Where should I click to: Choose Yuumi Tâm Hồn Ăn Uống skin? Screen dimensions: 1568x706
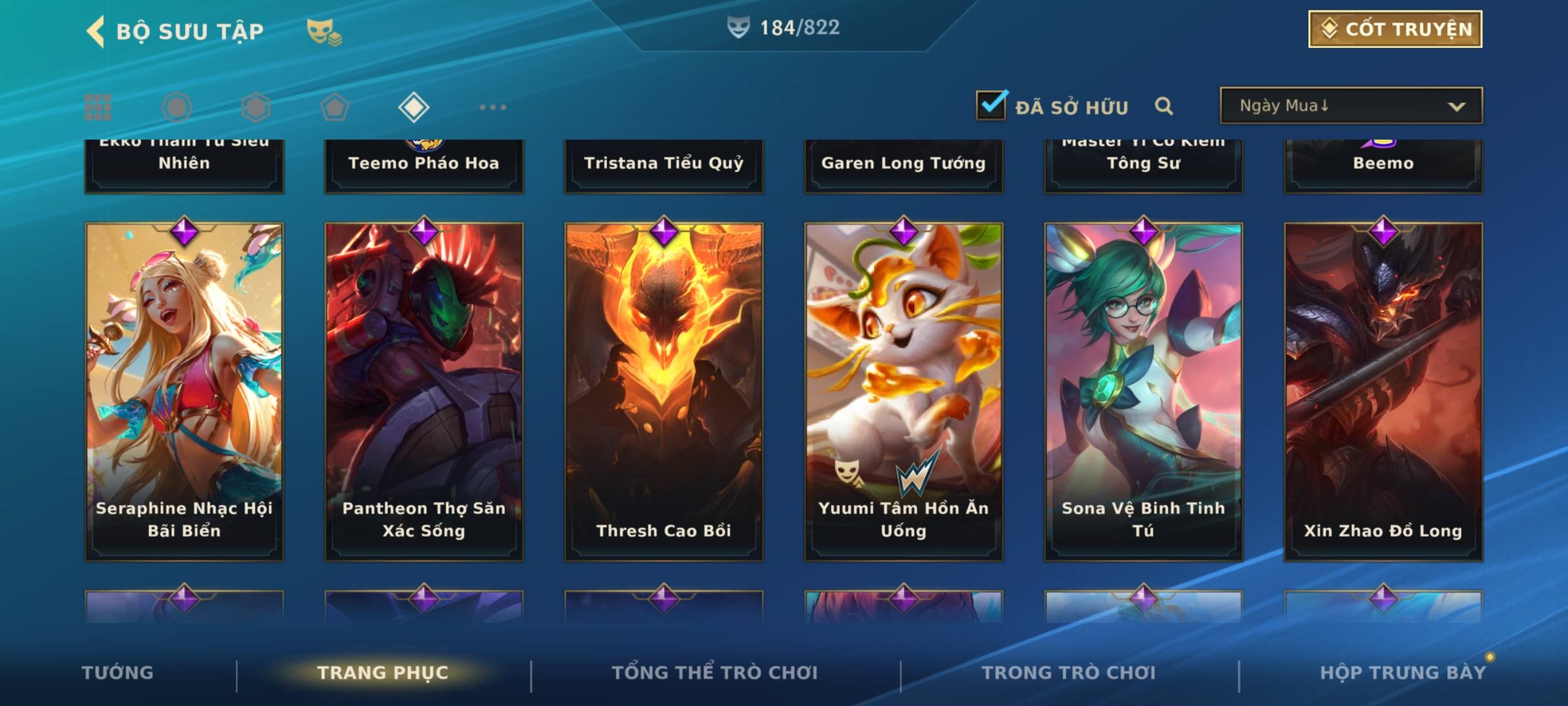click(904, 392)
